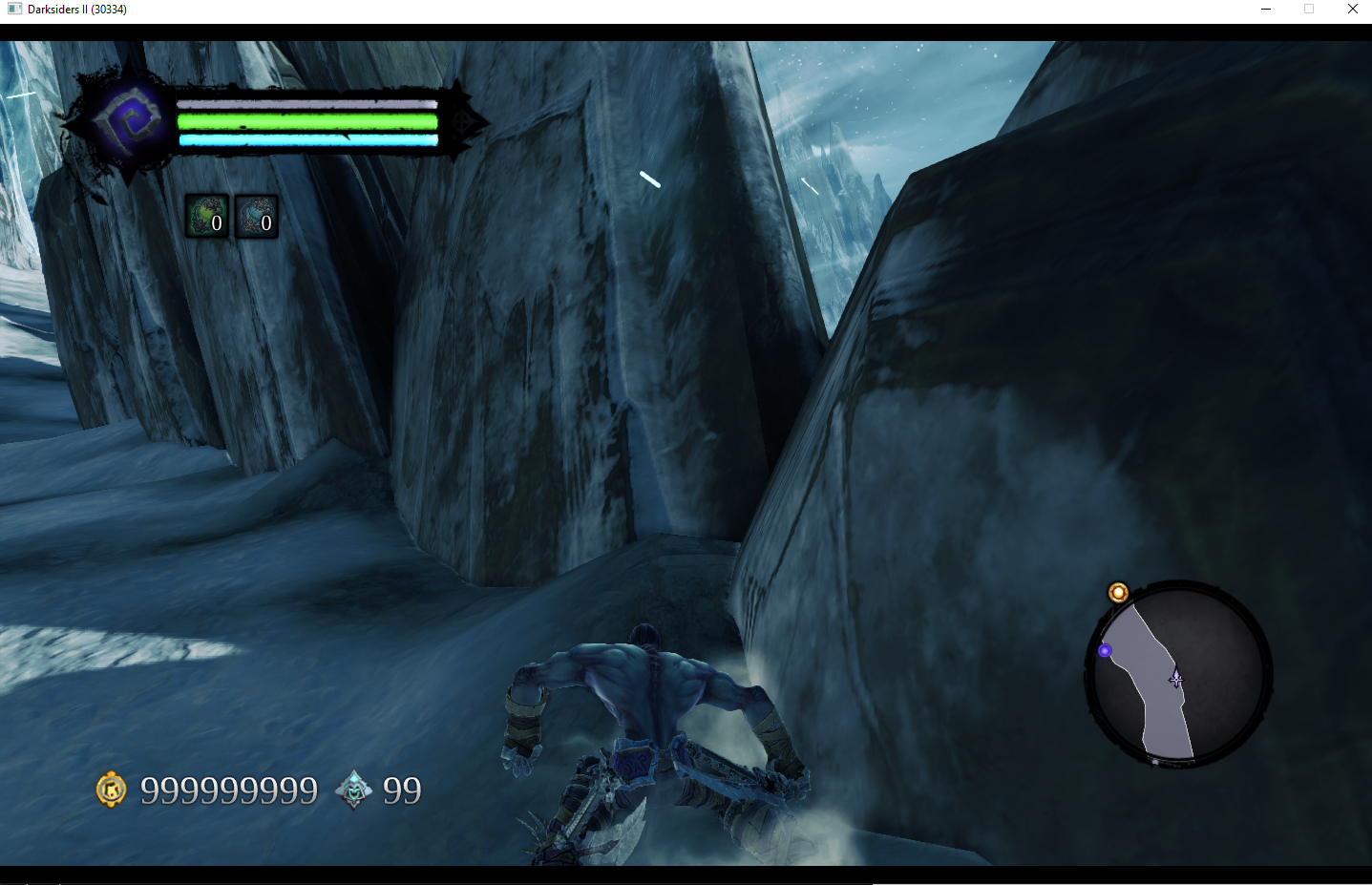Select the blue potion slot
The image size is (1372, 885).
coord(256,216)
